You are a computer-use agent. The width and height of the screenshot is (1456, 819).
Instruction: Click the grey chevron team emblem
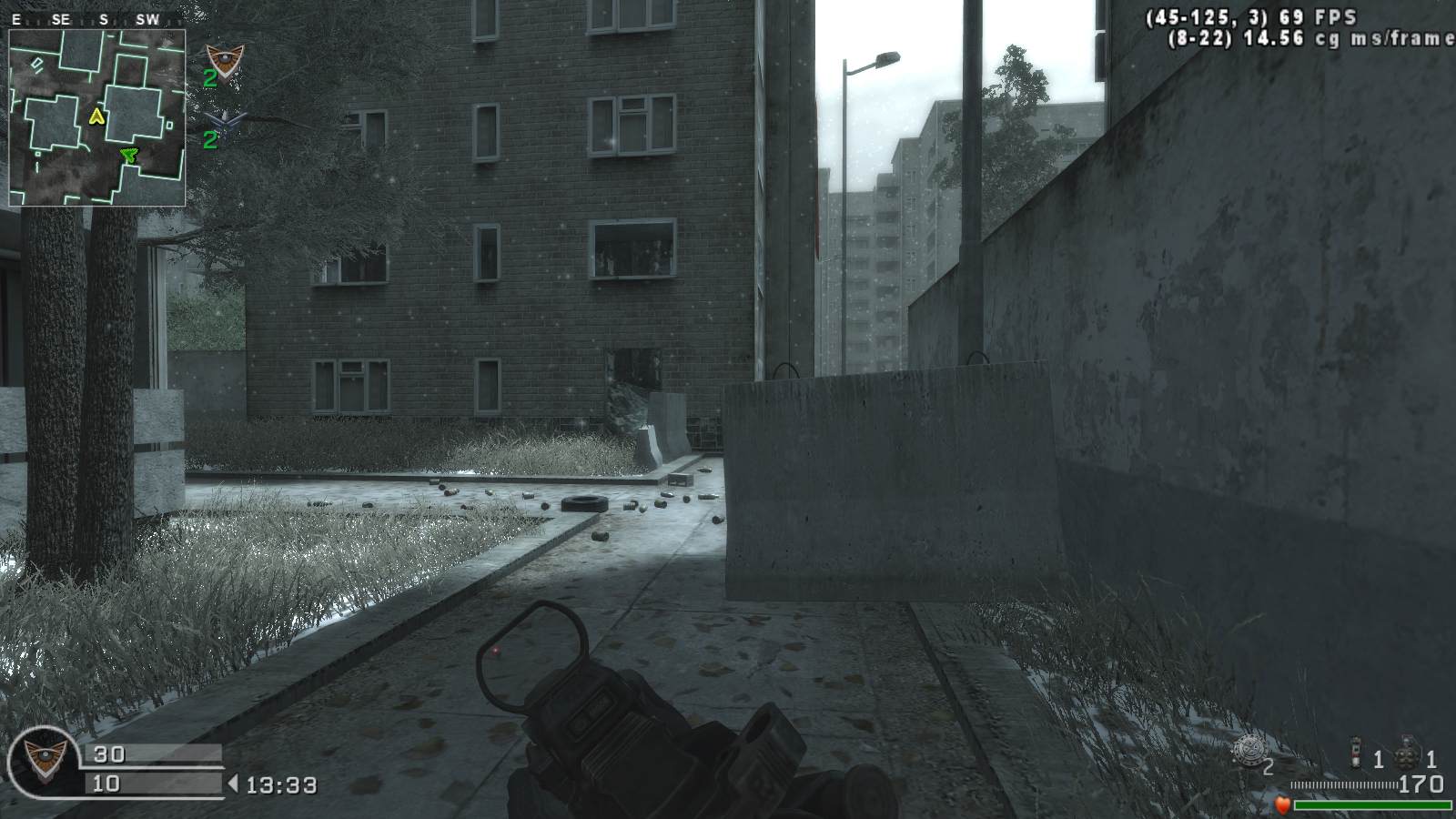[222, 119]
